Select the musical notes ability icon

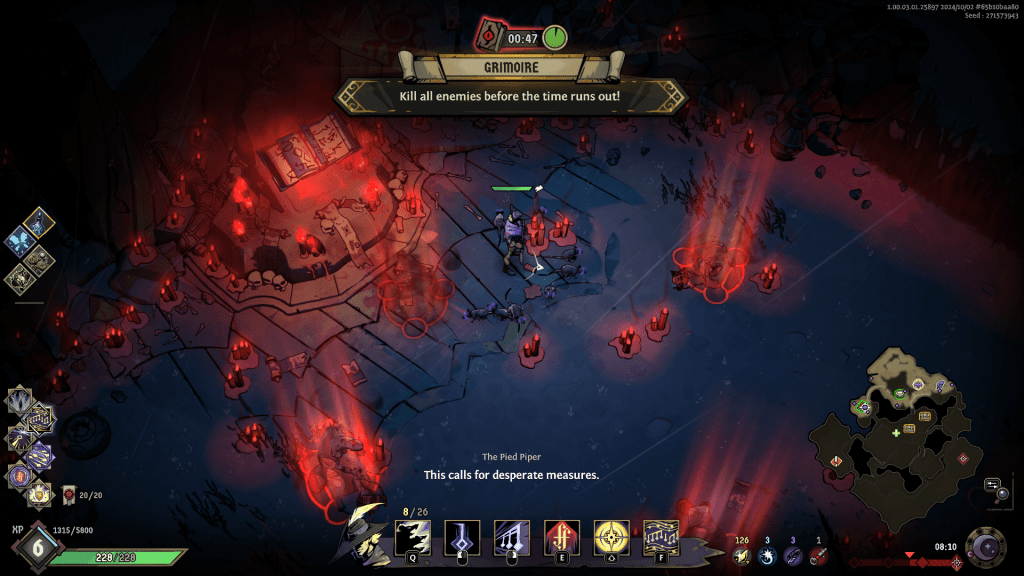coord(511,537)
